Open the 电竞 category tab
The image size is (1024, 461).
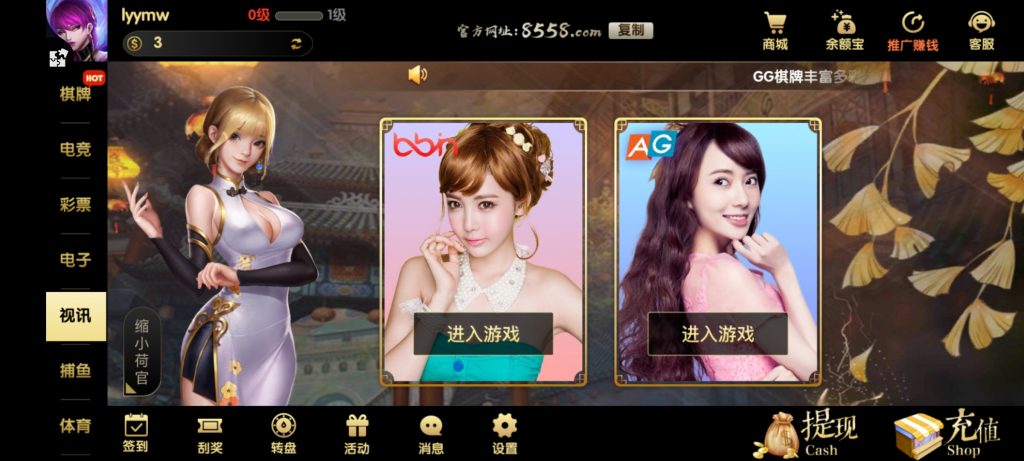point(75,149)
